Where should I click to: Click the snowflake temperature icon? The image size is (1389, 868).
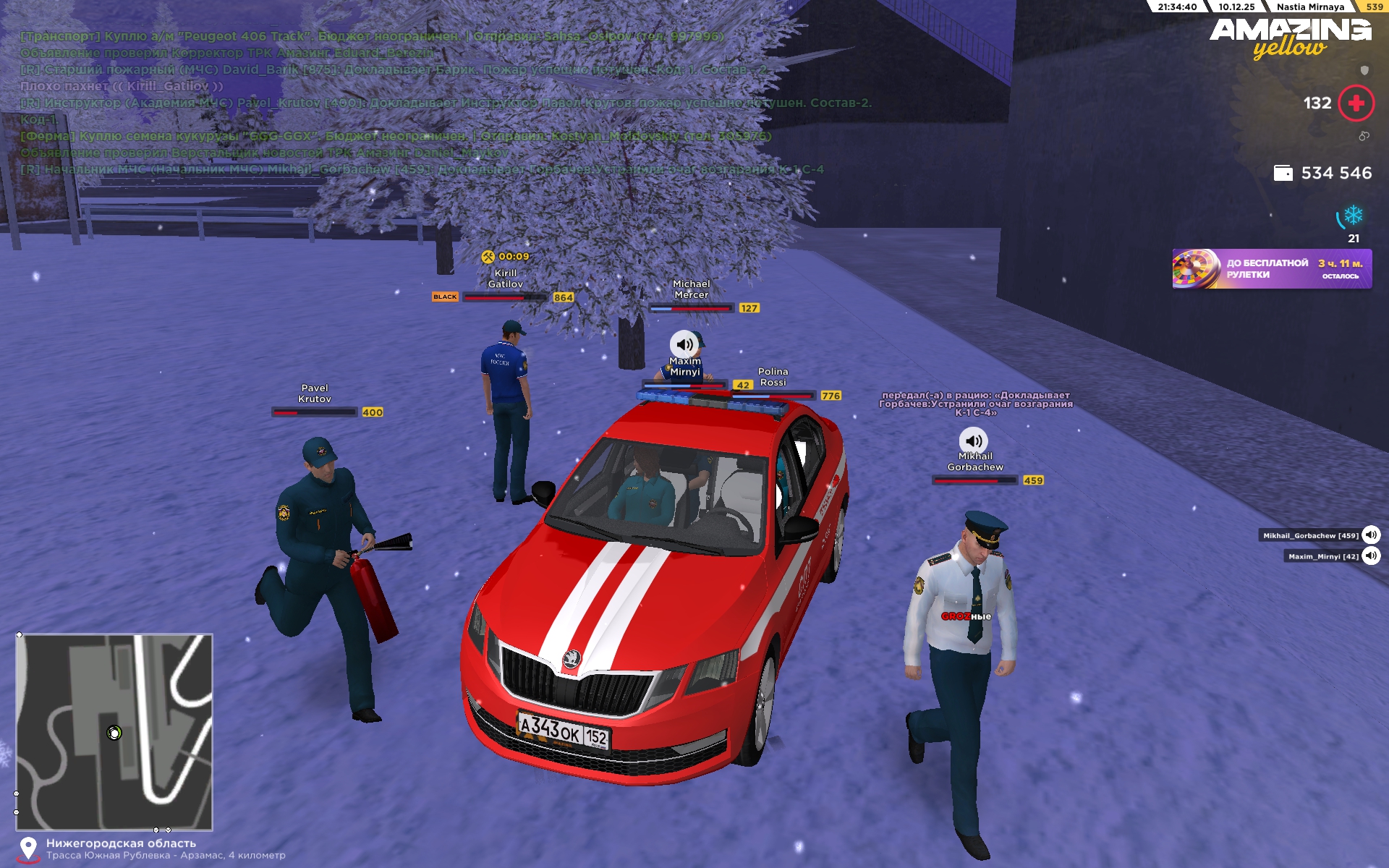[x=1353, y=216]
